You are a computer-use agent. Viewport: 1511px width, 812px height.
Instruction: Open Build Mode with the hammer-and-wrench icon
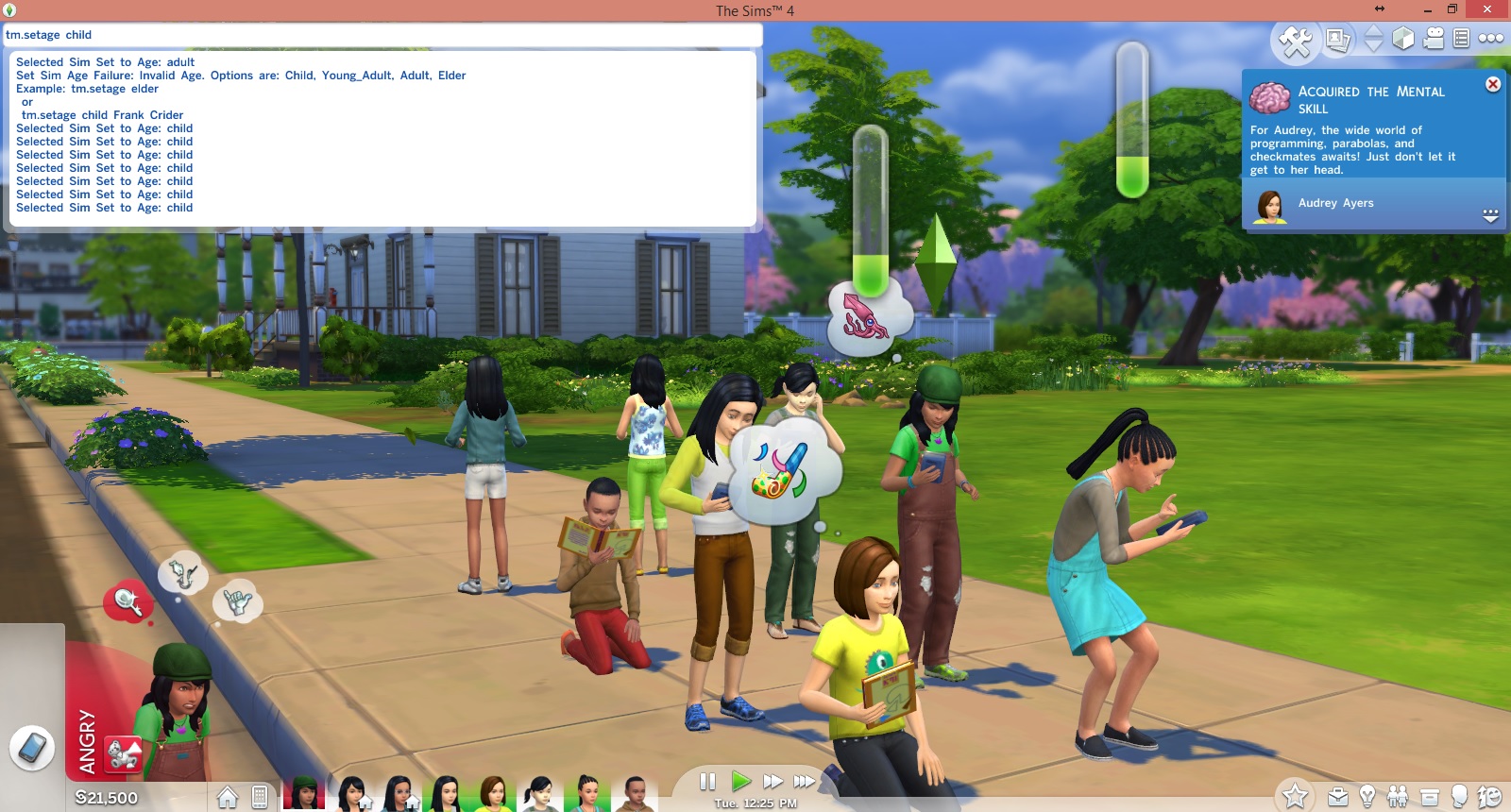[x=1297, y=40]
